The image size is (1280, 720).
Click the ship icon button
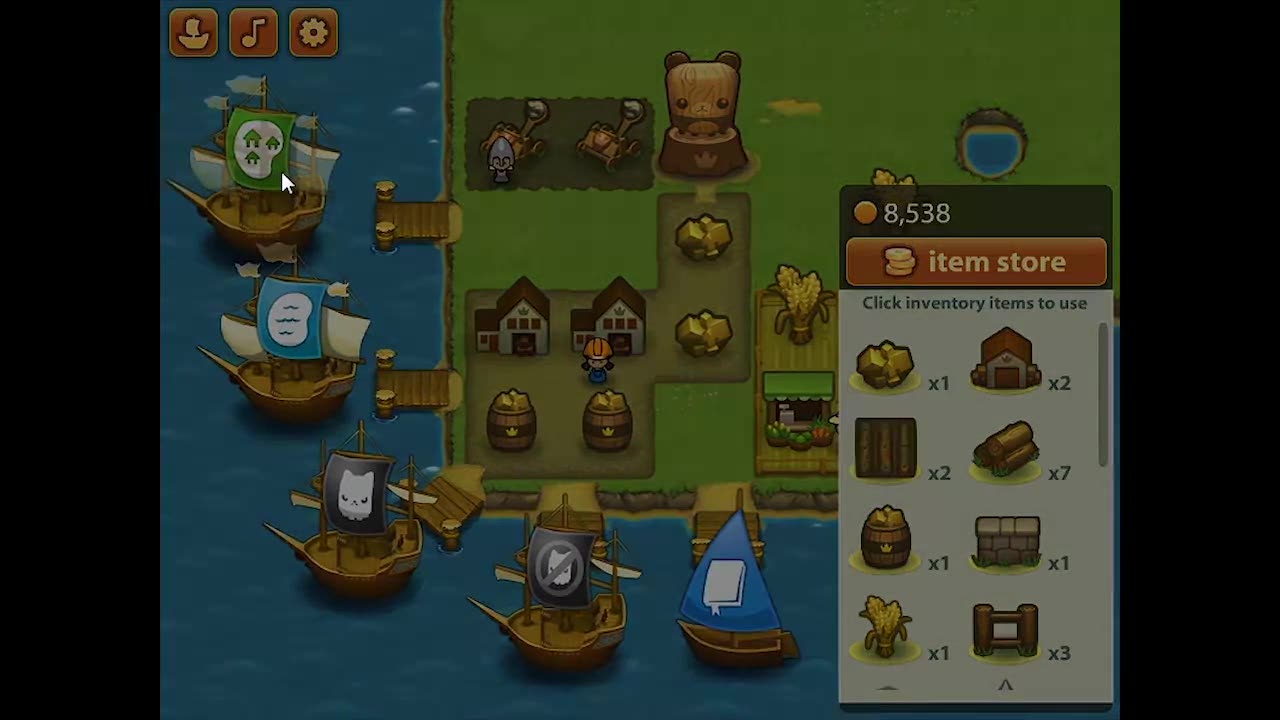(x=193, y=33)
